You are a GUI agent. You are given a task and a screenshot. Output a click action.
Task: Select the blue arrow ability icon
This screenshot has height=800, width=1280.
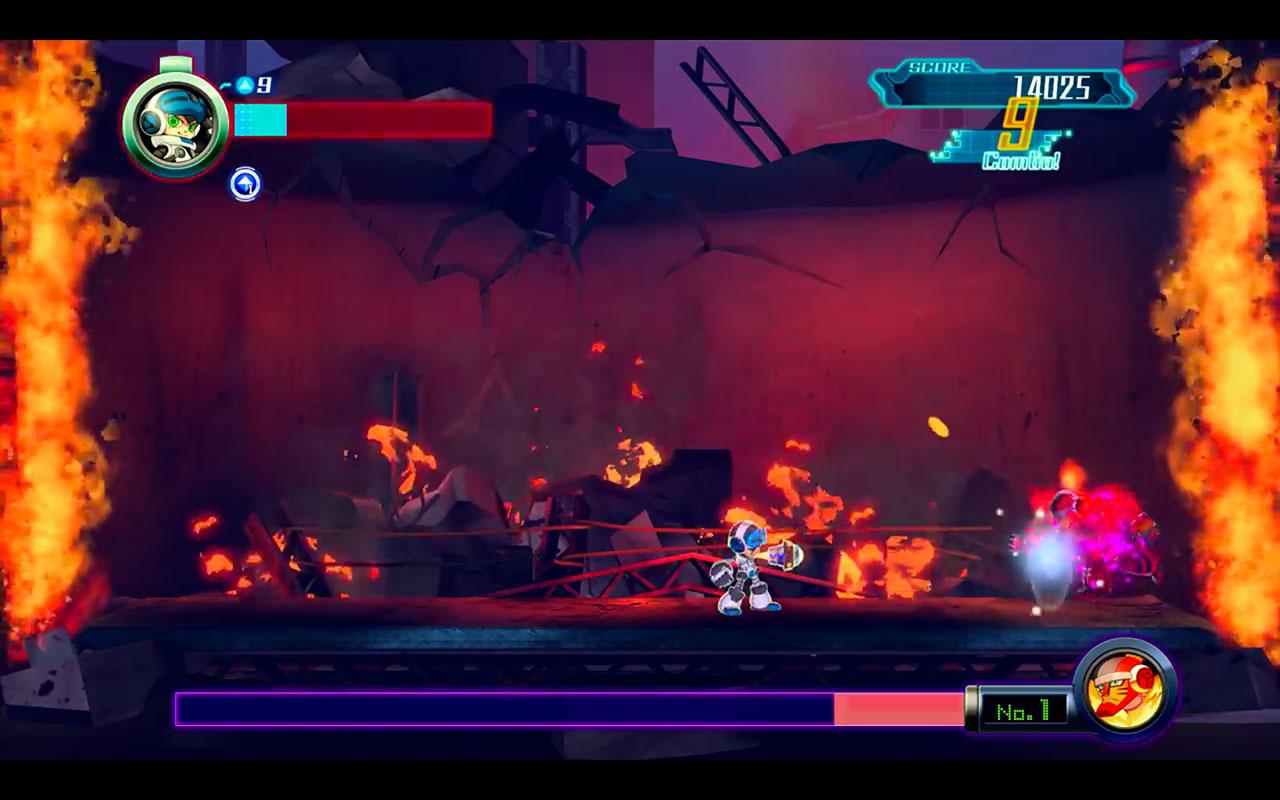(245, 184)
